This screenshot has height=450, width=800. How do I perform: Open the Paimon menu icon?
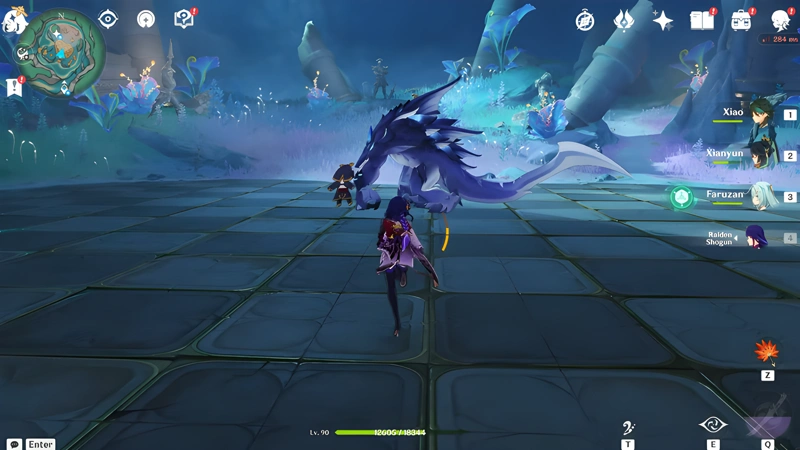click(x=14, y=21)
